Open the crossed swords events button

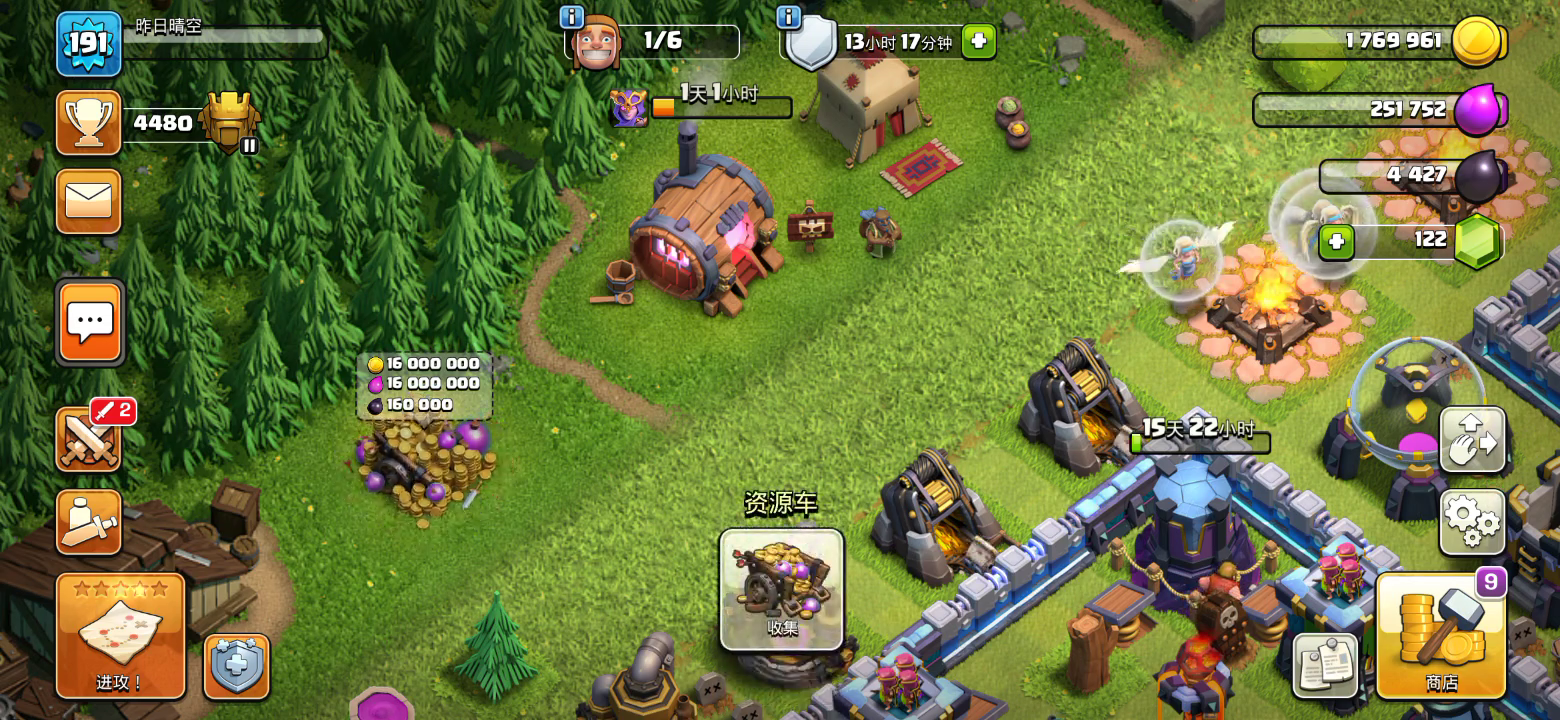click(89, 440)
